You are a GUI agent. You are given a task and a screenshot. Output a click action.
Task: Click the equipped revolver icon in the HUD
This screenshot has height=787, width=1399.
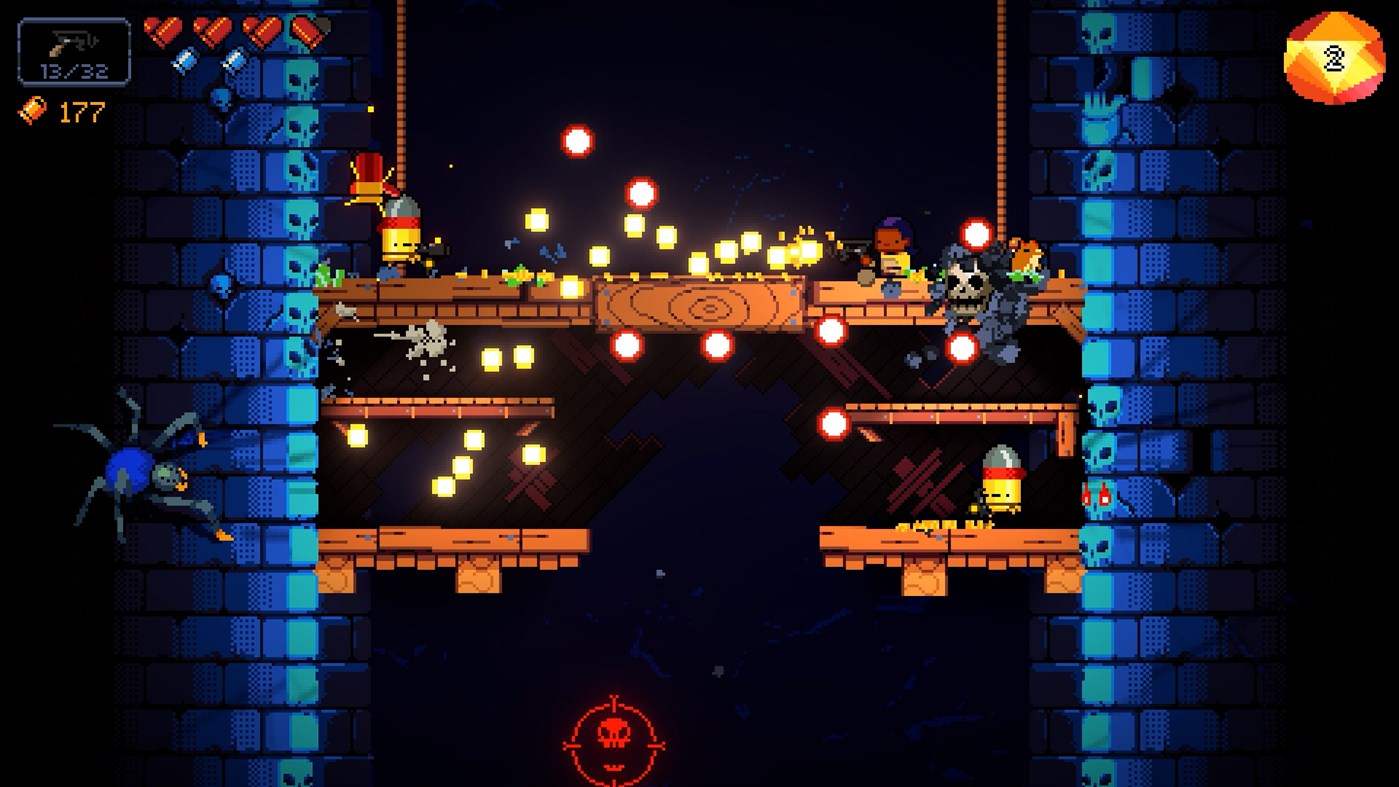pos(73,45)
